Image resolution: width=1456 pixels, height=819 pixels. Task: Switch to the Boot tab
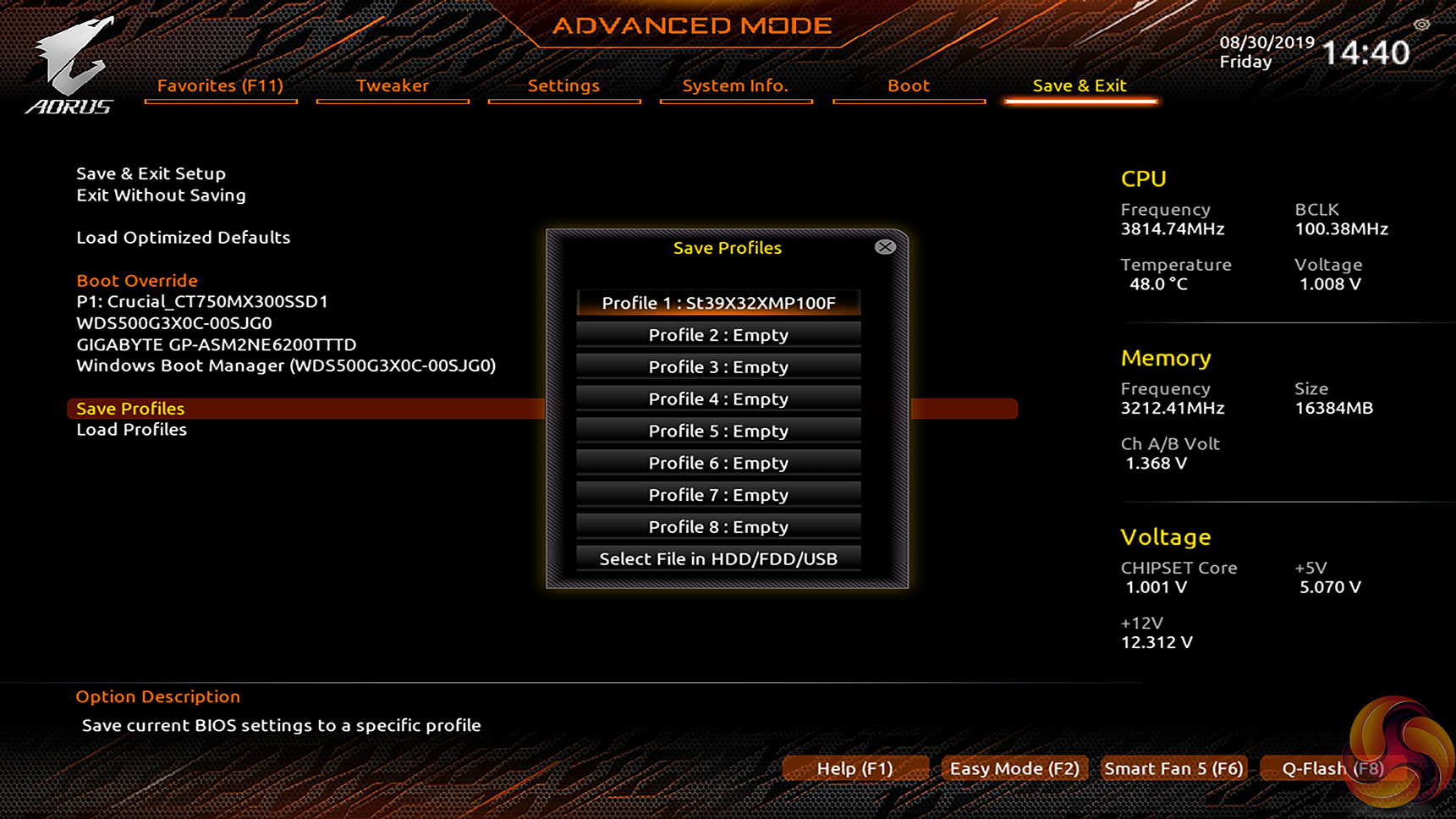tap(909, 85)
